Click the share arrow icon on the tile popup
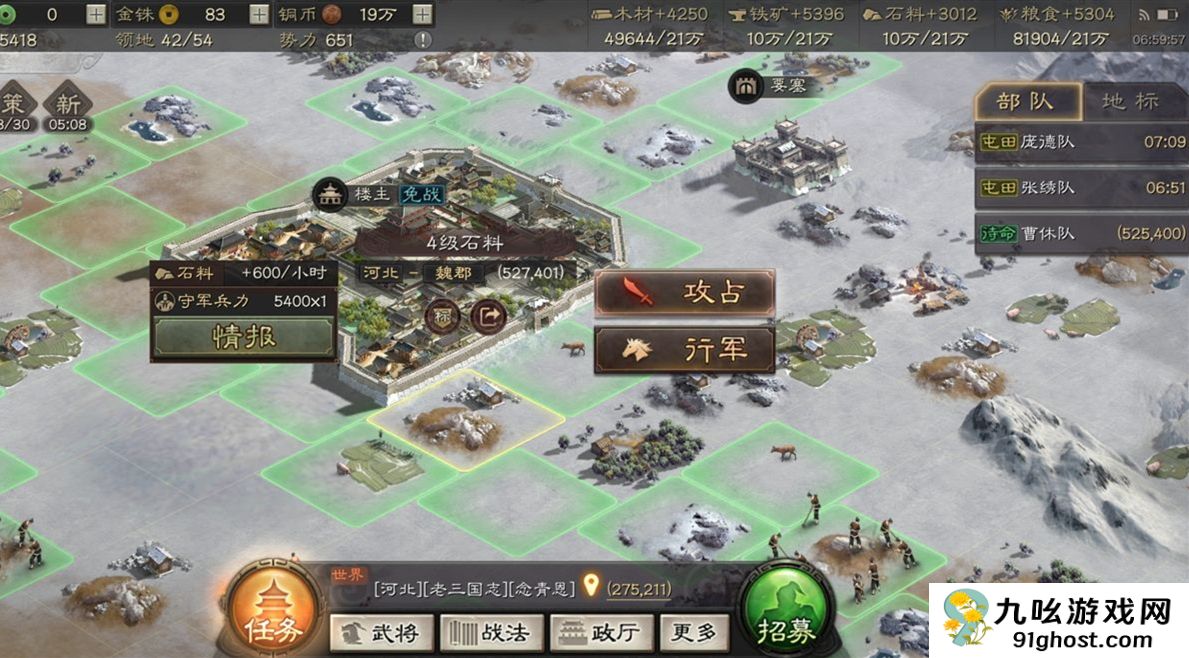 pos(488,316)
